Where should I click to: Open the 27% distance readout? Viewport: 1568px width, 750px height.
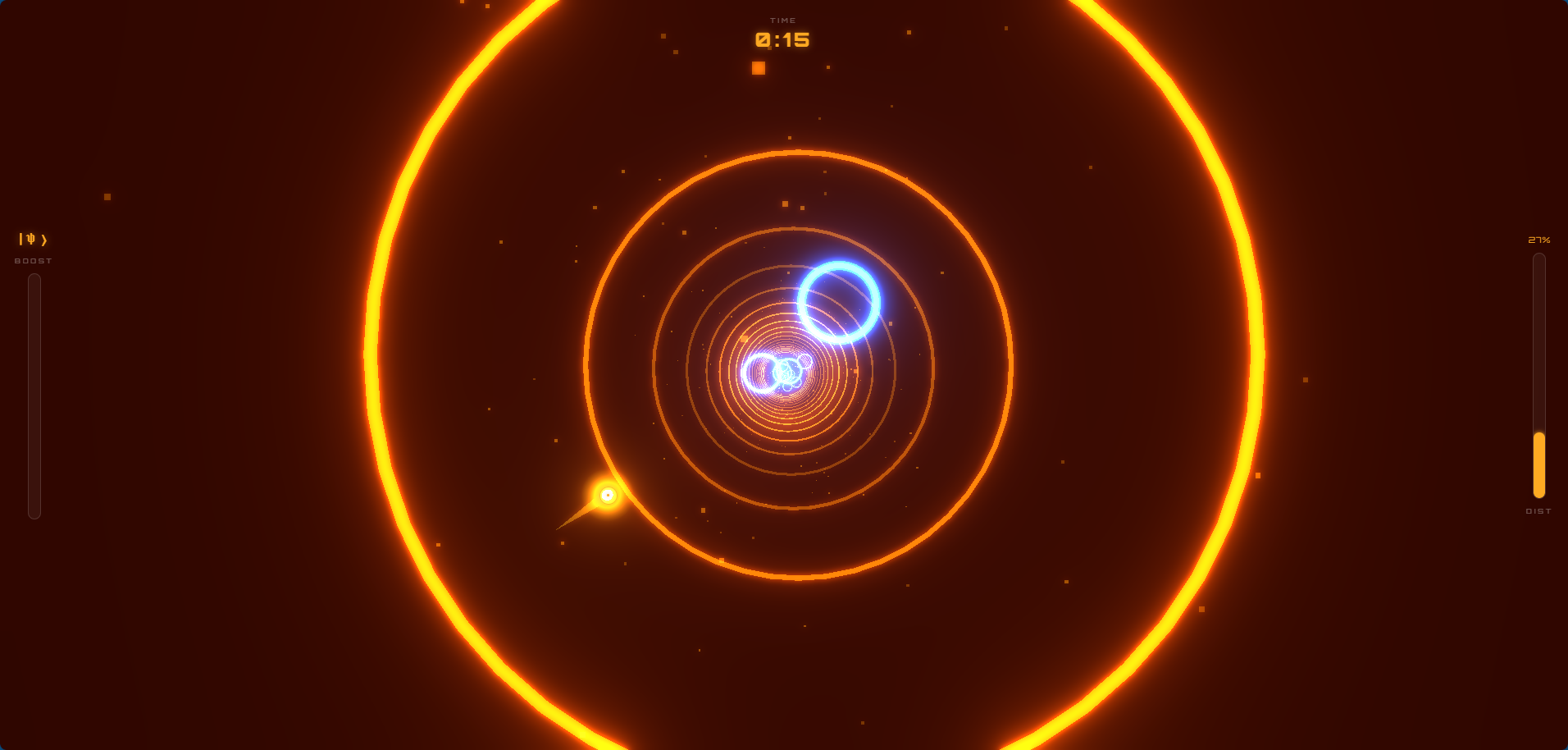tap(1538, 240)
